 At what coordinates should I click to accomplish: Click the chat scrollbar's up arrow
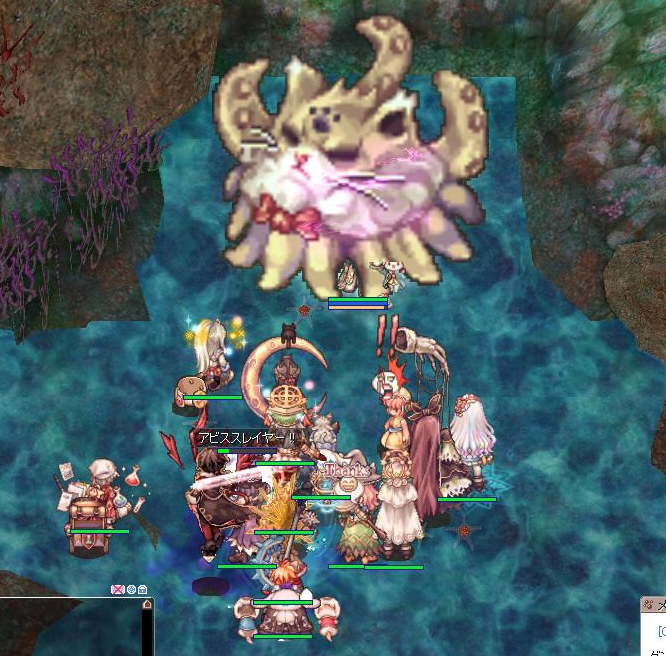click(x=147, y=605)
